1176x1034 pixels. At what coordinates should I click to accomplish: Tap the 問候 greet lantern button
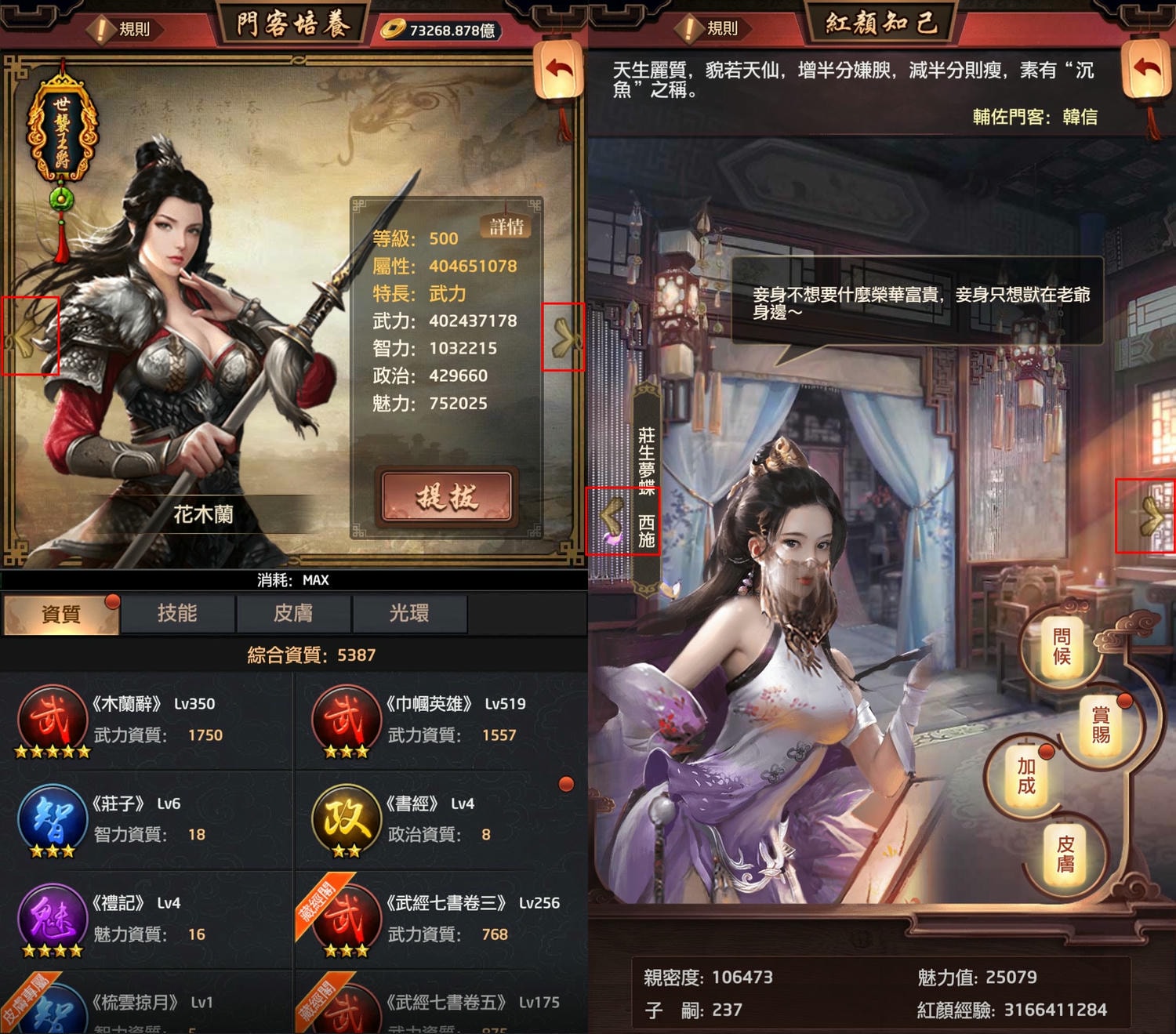tap(1062, 646)
